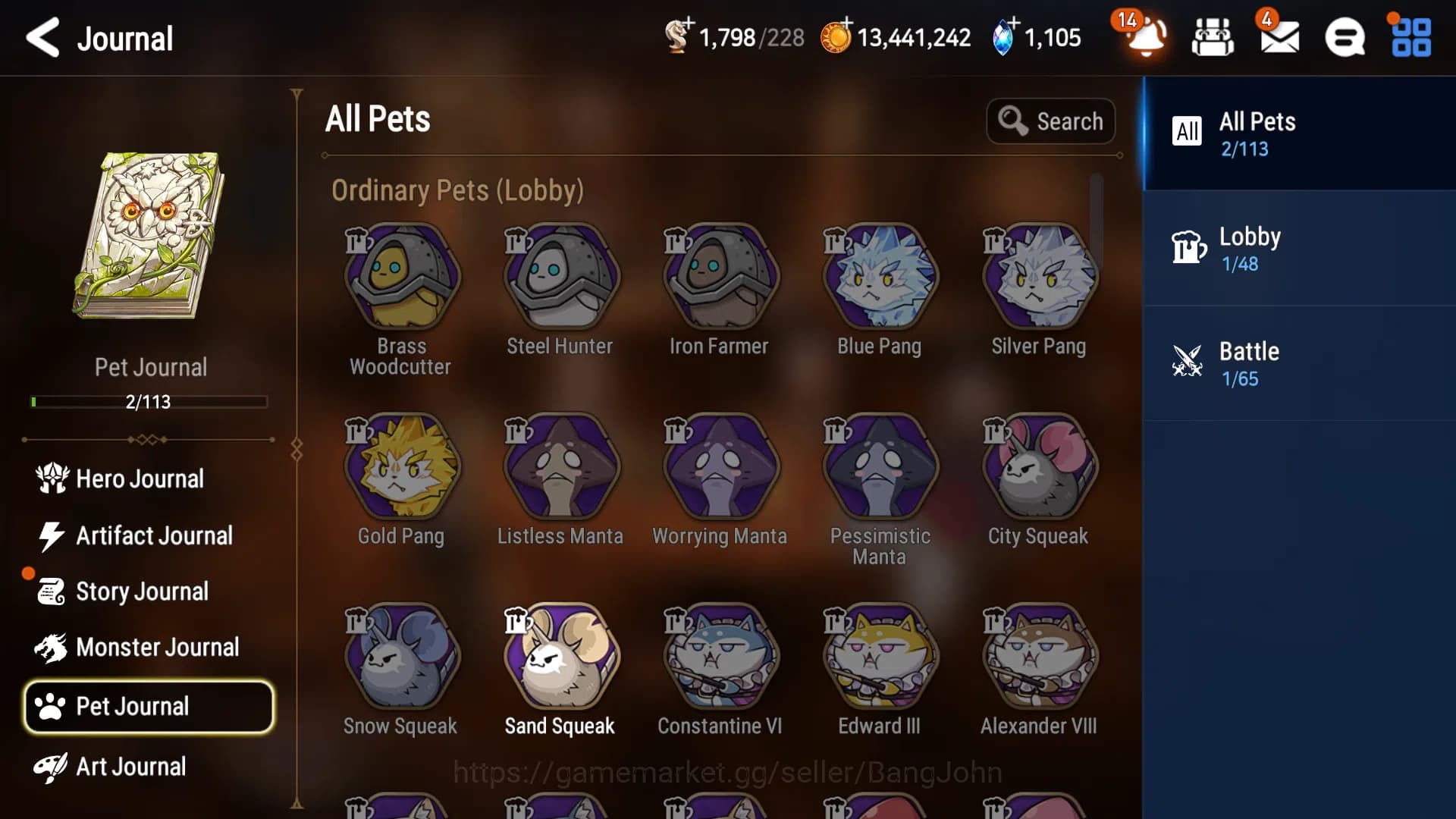Image resolution: width=1456 pixels, height=819 pixels.
Task: Go back using the Journal arrow
Action: pyautogui.click(x=43, y=38)
